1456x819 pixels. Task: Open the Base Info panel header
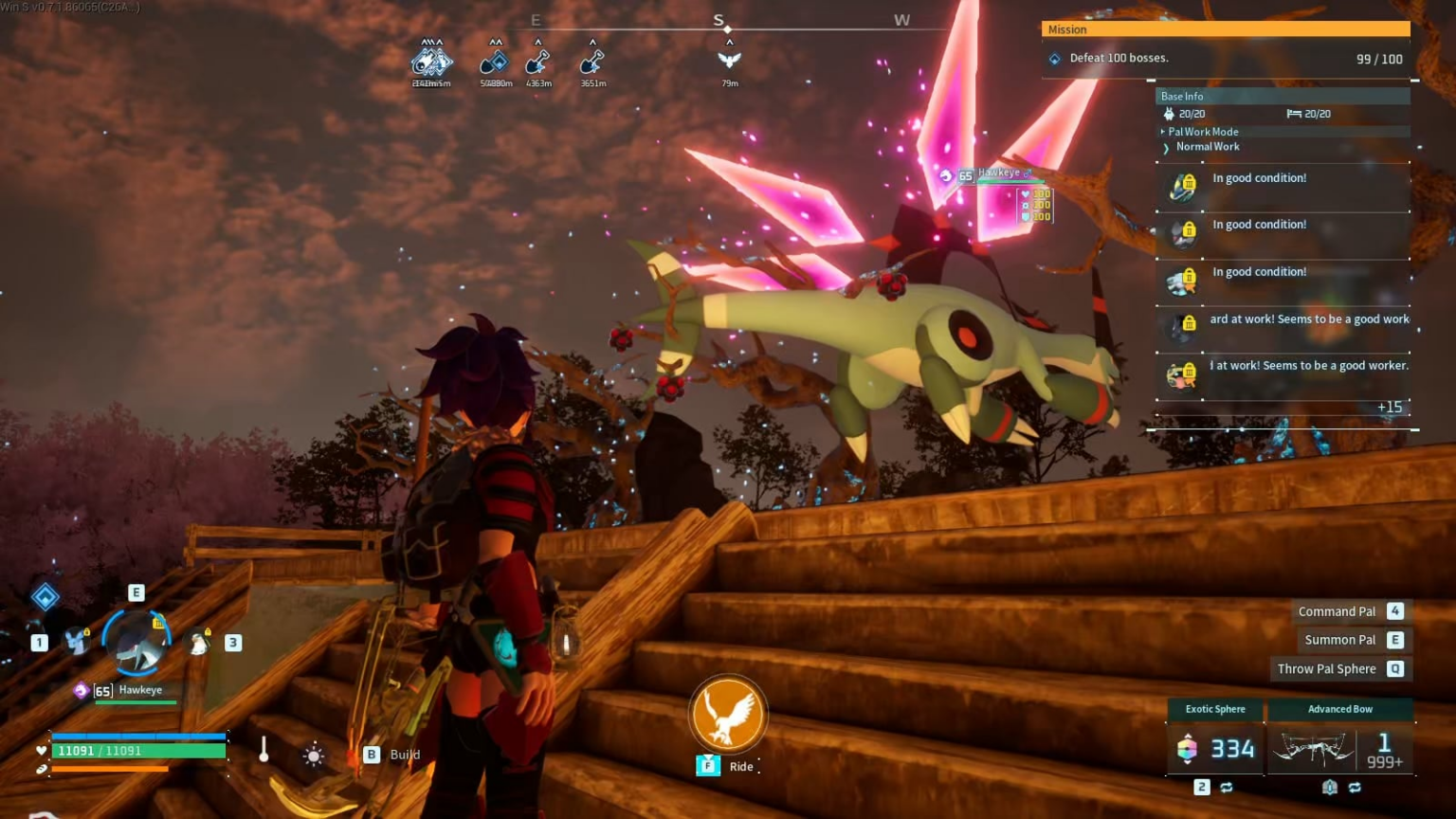(x=1282, y=96)
